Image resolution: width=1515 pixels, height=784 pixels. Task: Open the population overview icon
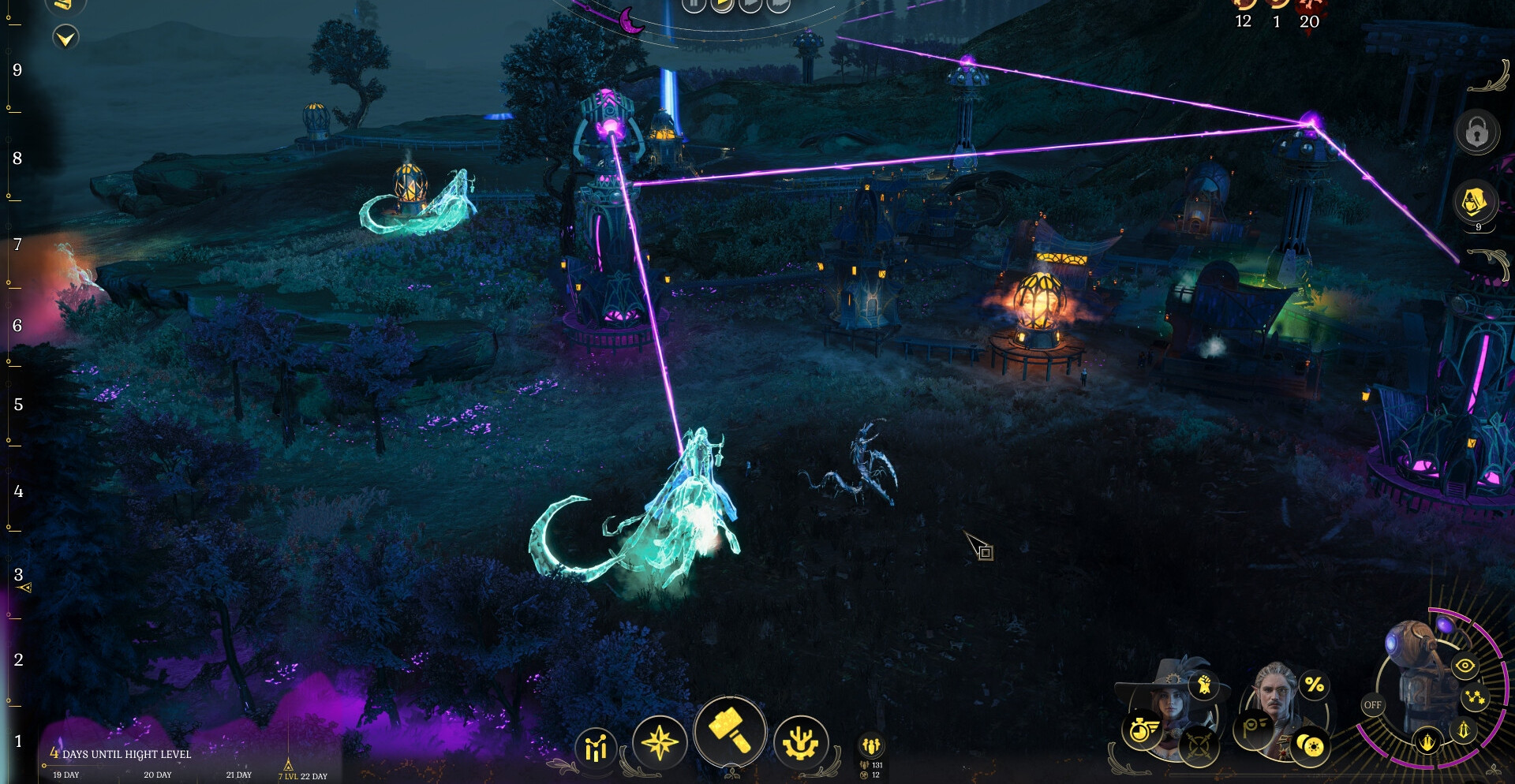click(x=871, y=745)
